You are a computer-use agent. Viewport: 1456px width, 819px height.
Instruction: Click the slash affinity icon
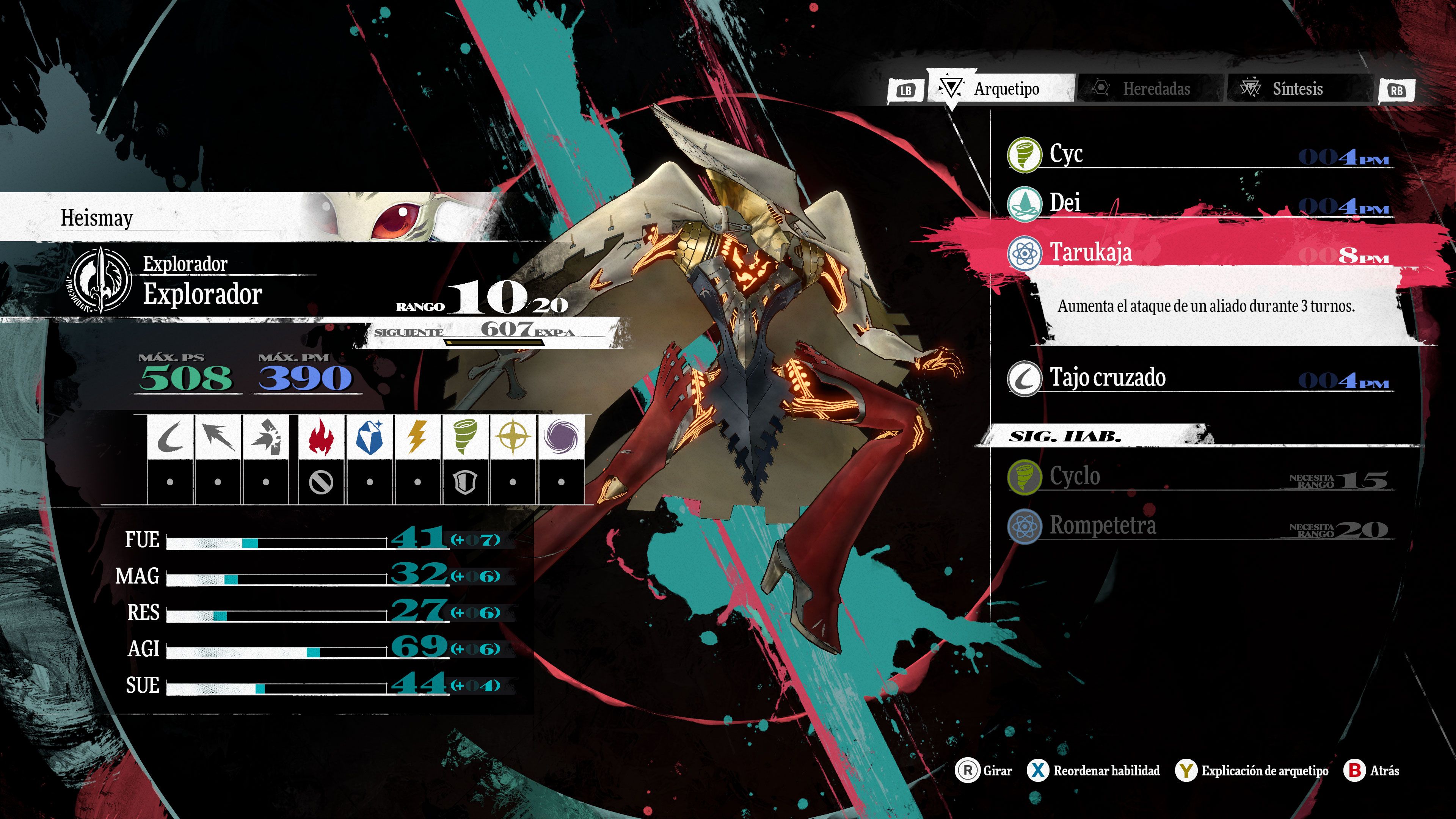pos(169,438)
